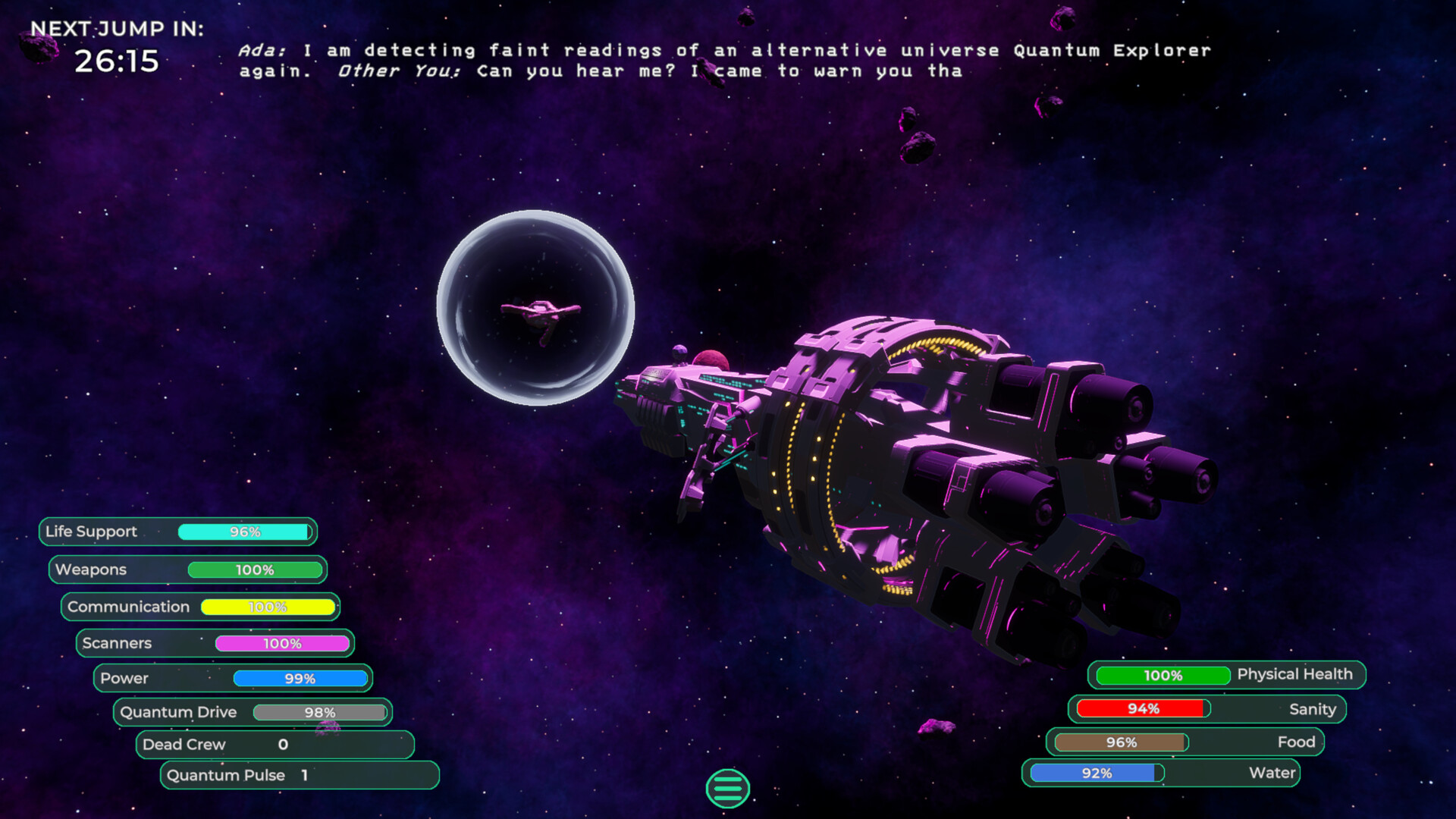Click the Power level indicator
Screen dimensions: 1456x819
tap(231, 678)
